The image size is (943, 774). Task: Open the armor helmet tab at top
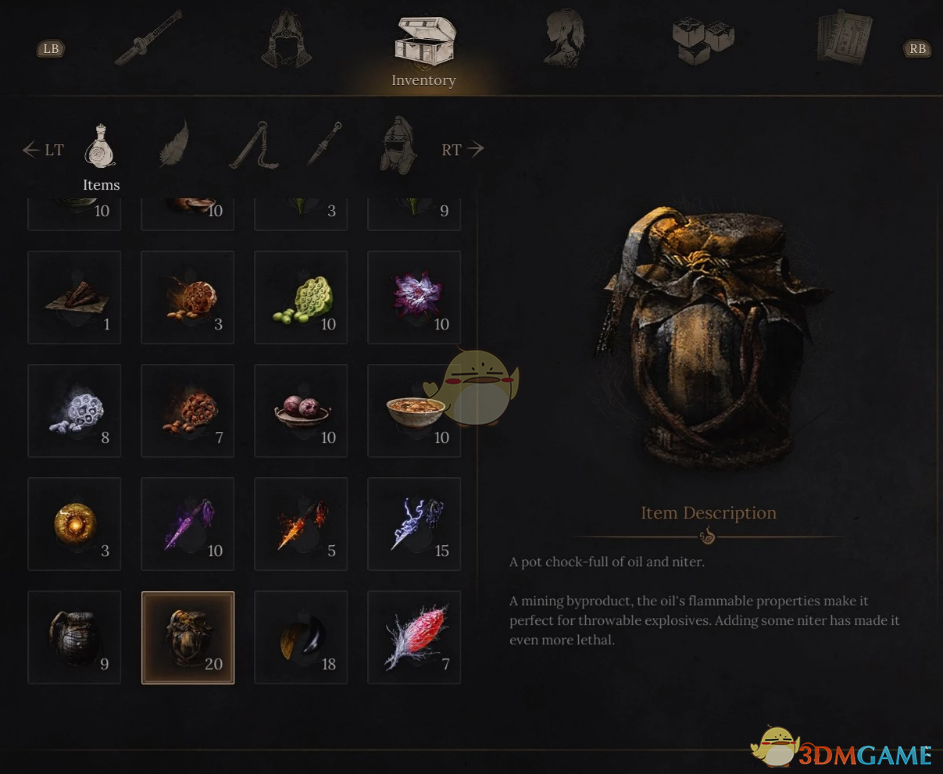click(287, 40)
